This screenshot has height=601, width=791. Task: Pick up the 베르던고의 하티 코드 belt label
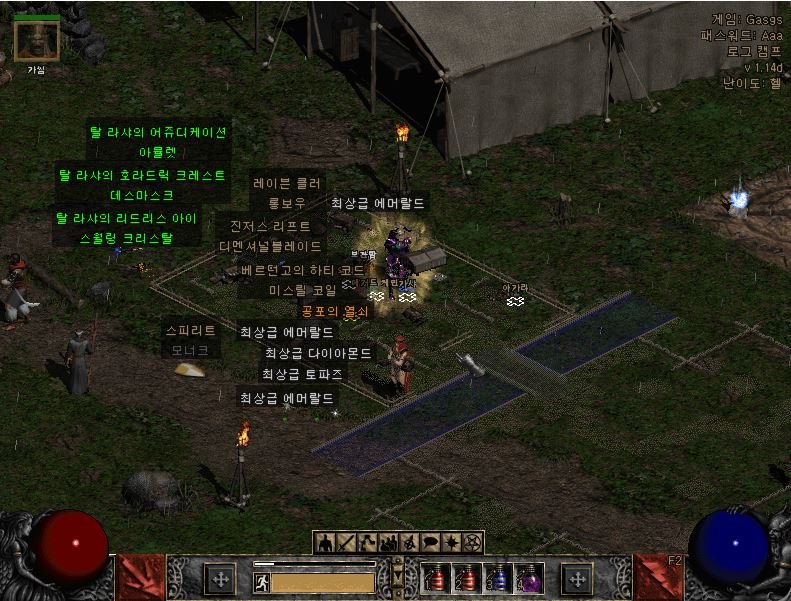point(303,270)
